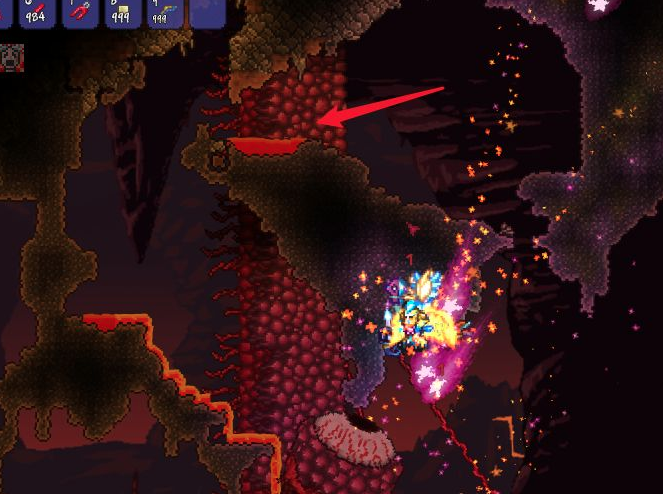Click the red buff icon below the hotbar
The image size is (663, 494).
(x=11, y=57)
